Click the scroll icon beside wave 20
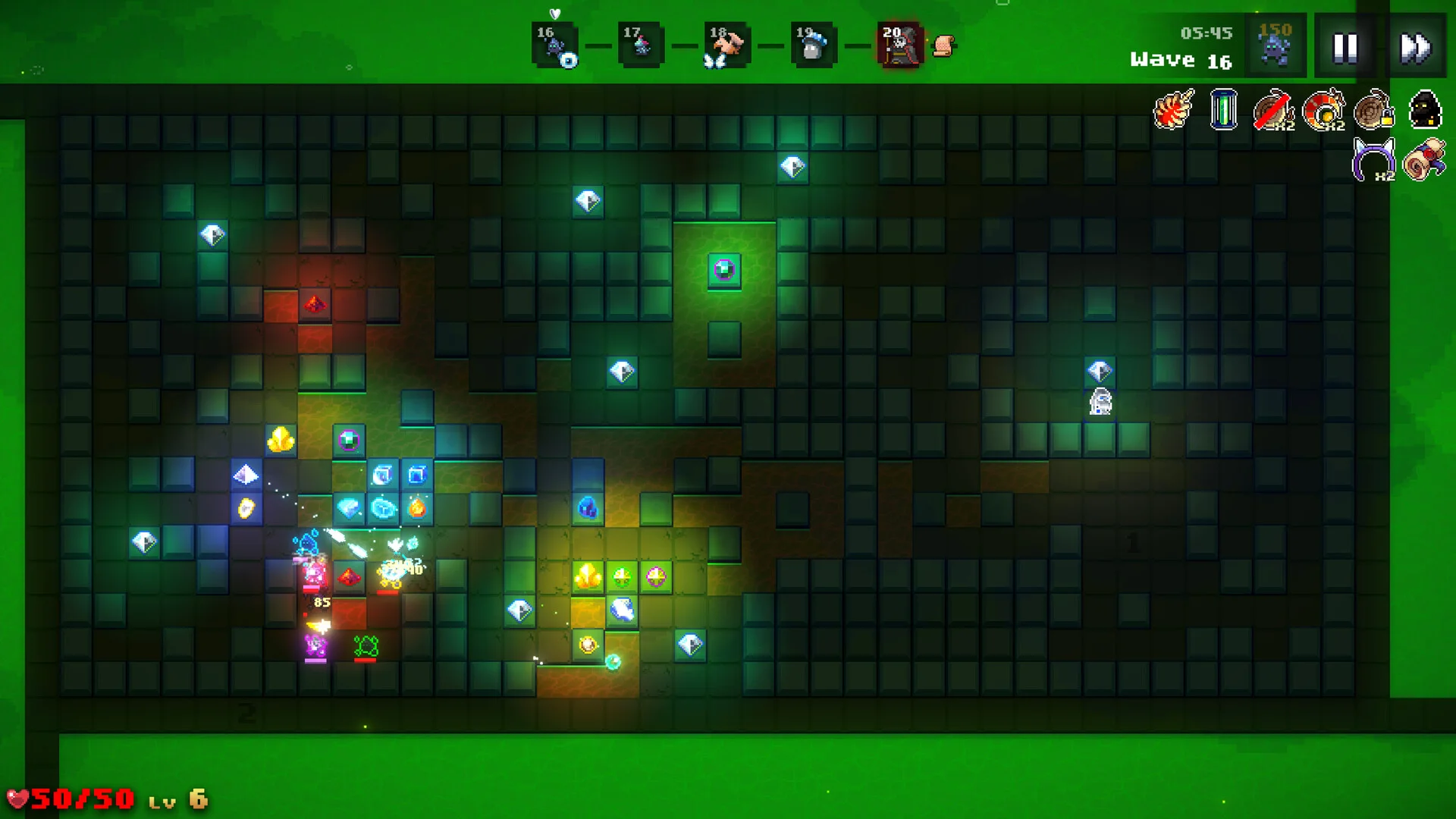The image size is (1456, 819). click(x=943, y=46)
